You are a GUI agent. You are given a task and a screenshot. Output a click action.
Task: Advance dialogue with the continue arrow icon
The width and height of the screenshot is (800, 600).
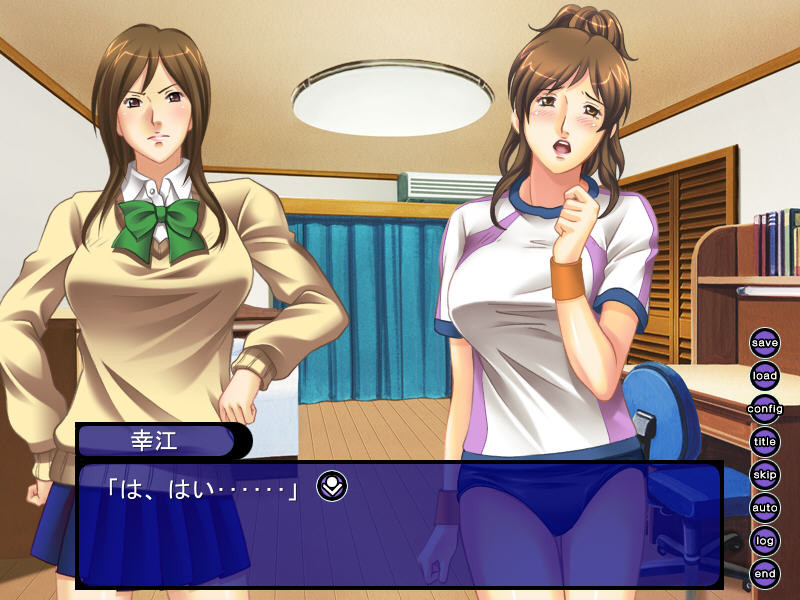click(x=332, y=486)
